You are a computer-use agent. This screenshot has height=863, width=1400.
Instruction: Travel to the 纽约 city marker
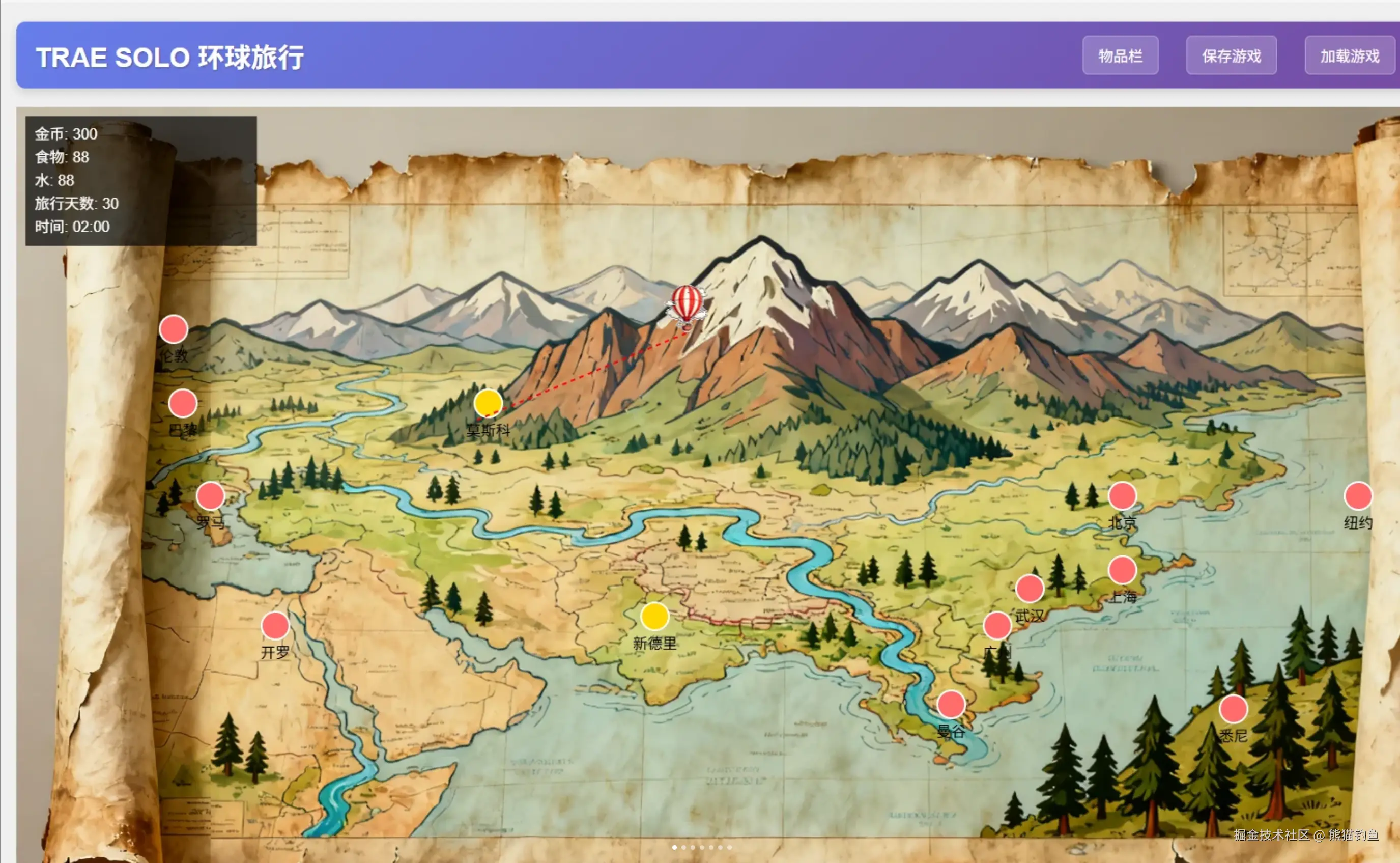(1358, 495)
